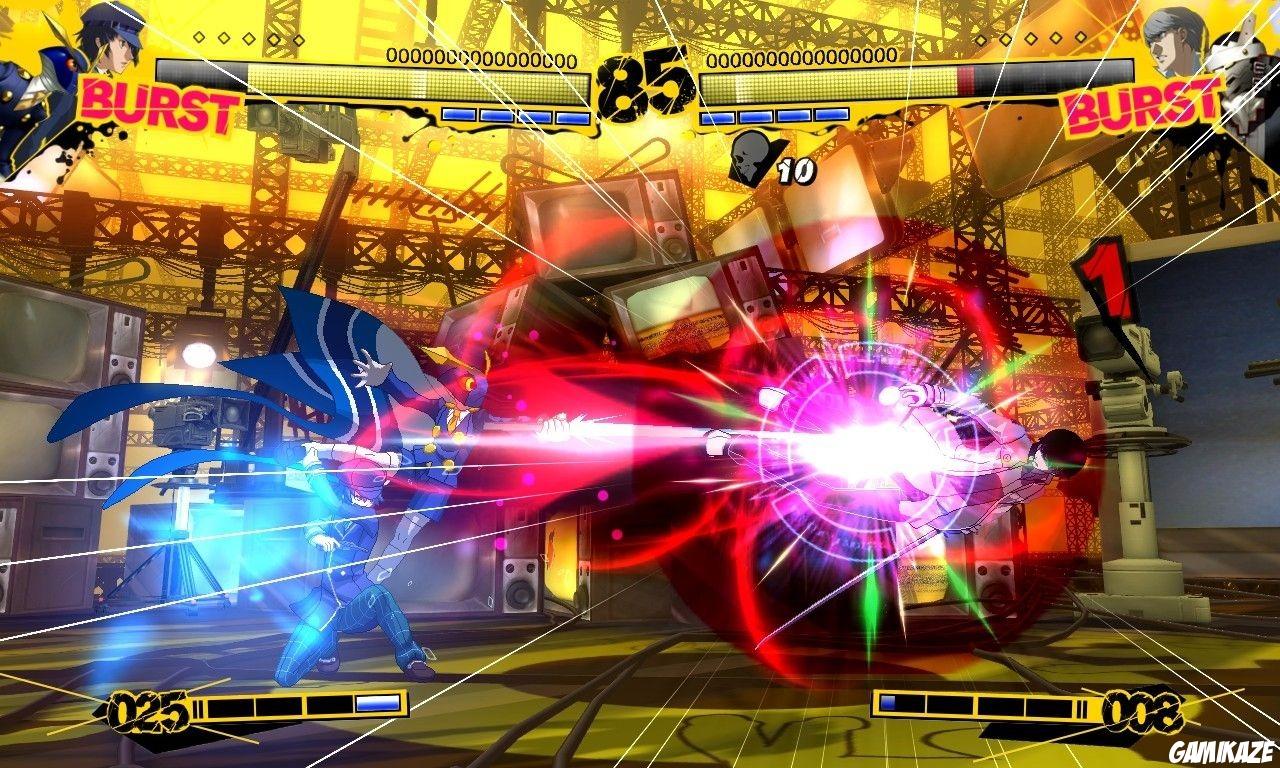
Task: Toggle the first round diamond above Naoto's bar
Action: coord(199,38)
